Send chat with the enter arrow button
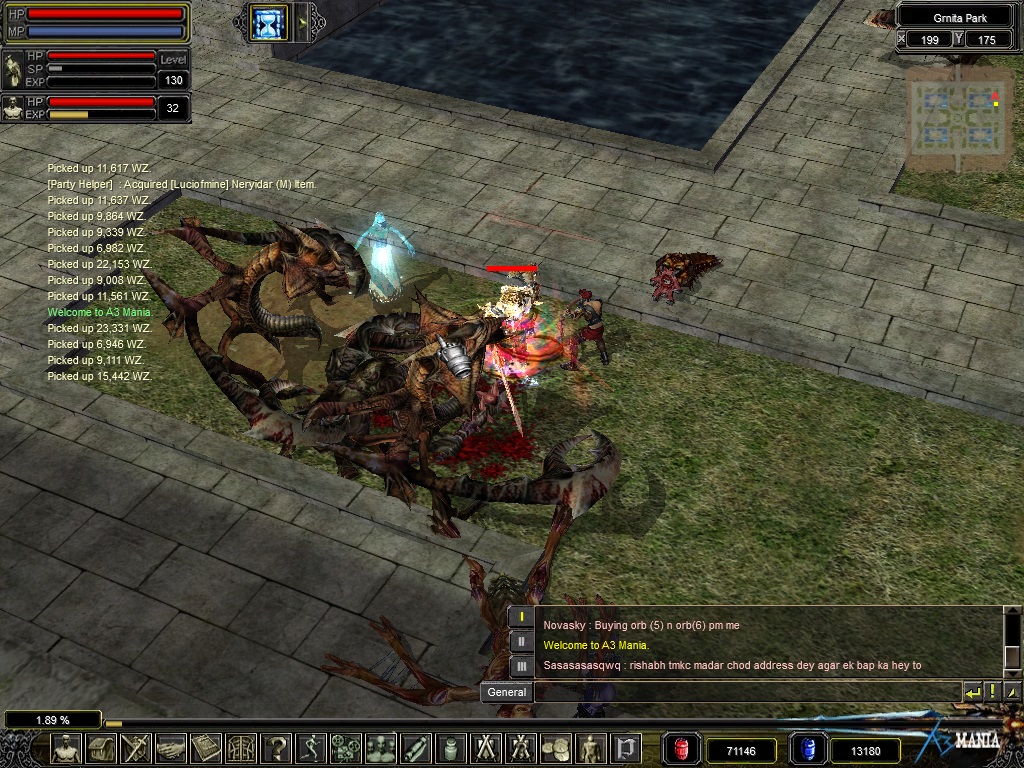 click(972, 692)
